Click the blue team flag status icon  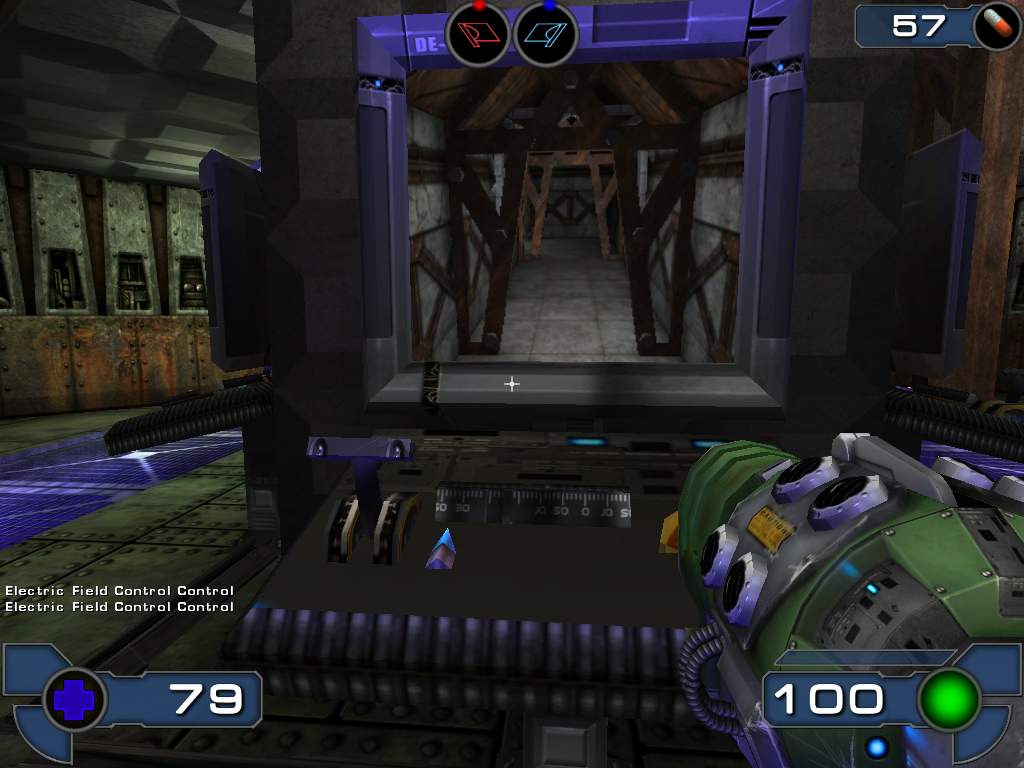[x=546, y=33]
